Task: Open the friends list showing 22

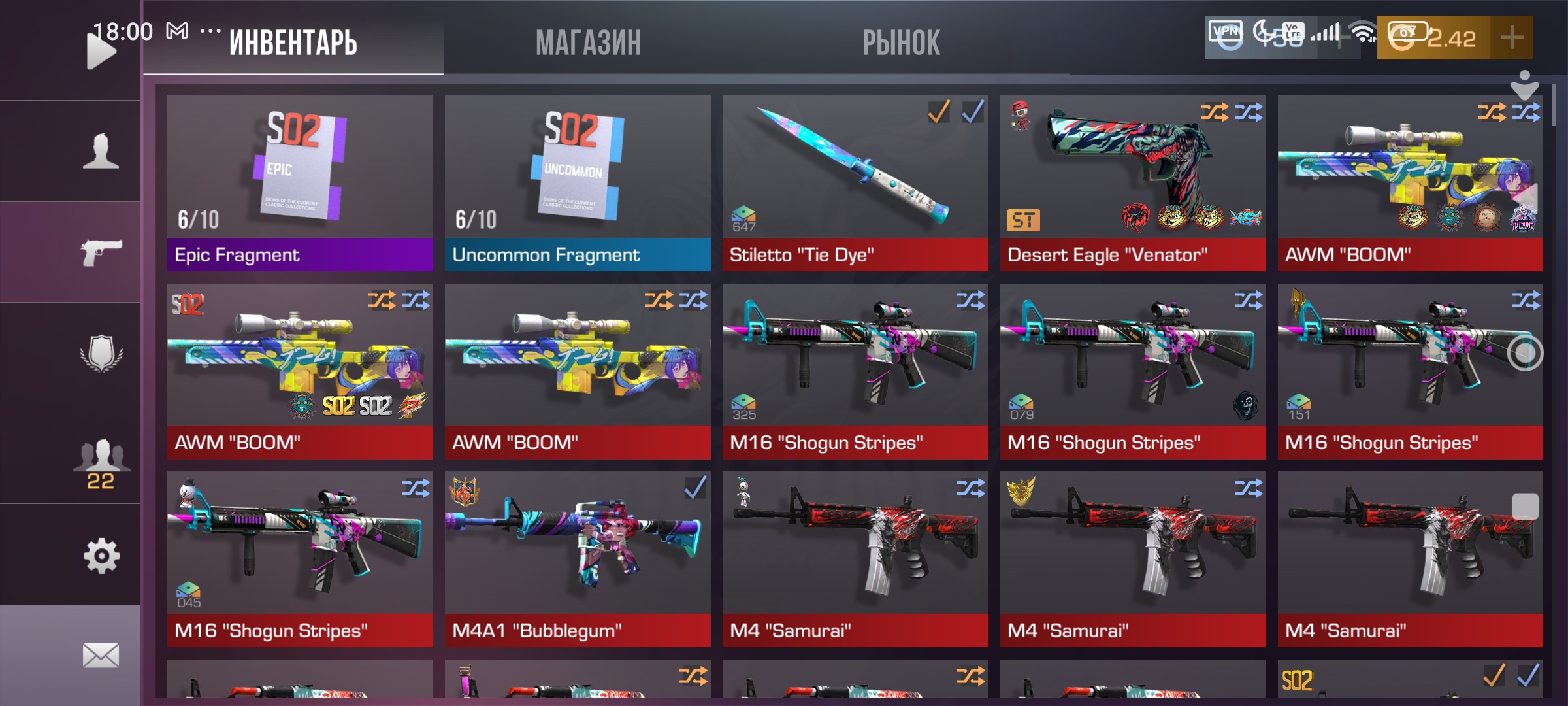Action: (x=101, y=462)
